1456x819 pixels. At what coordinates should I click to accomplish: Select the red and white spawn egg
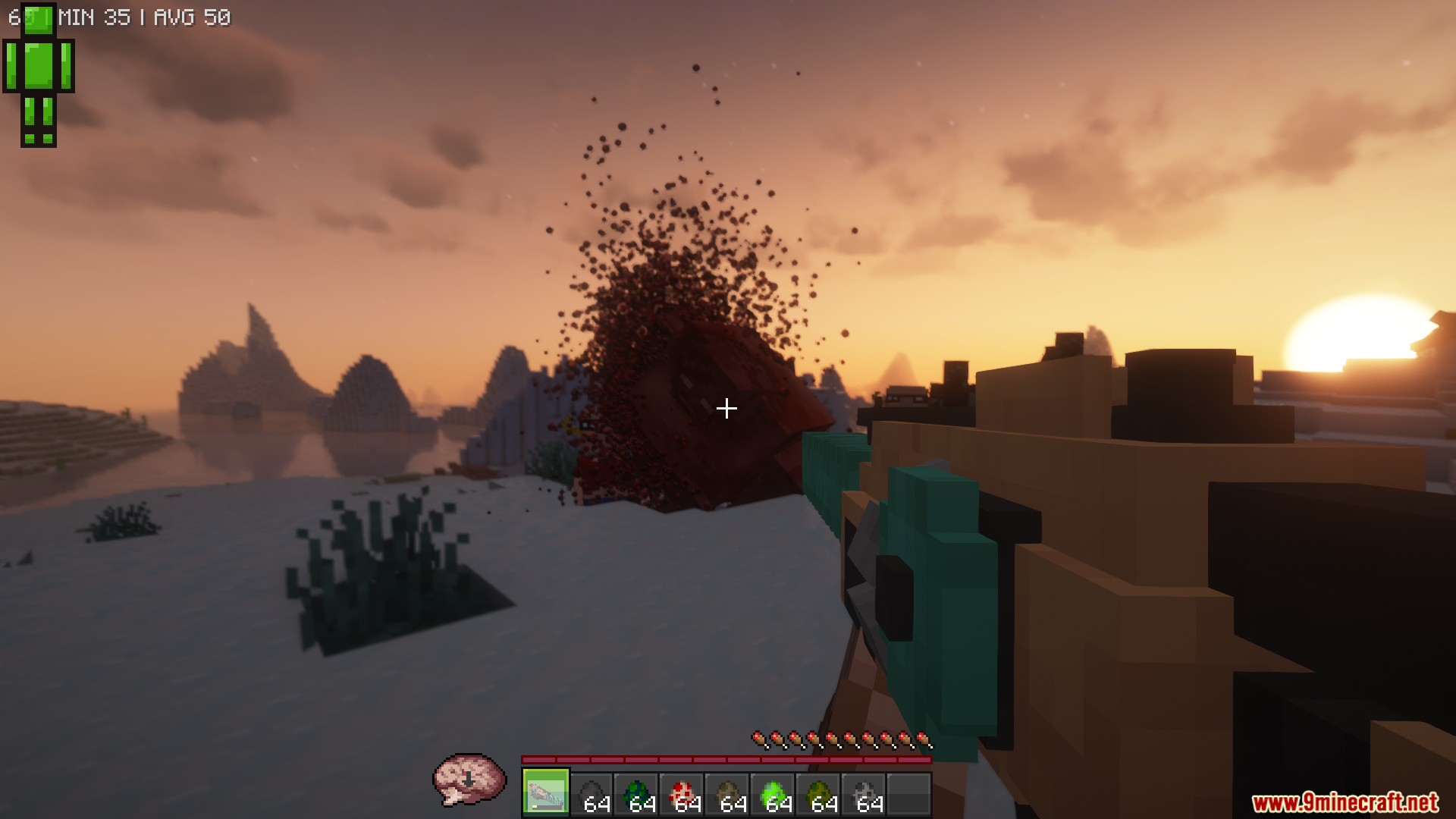[x=682, y=794]
